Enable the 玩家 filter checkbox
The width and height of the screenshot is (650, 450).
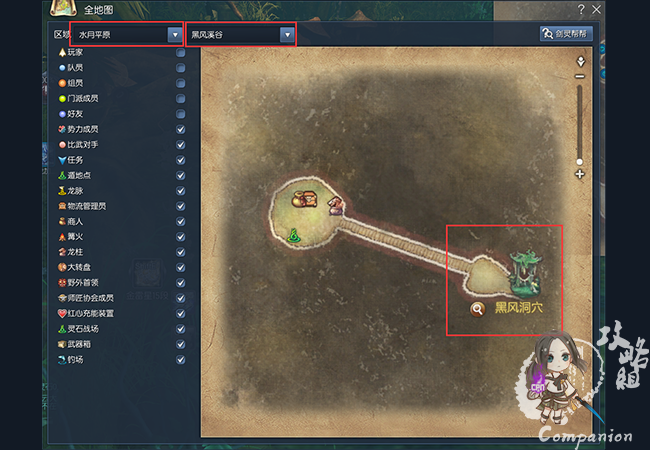point(180,53)
